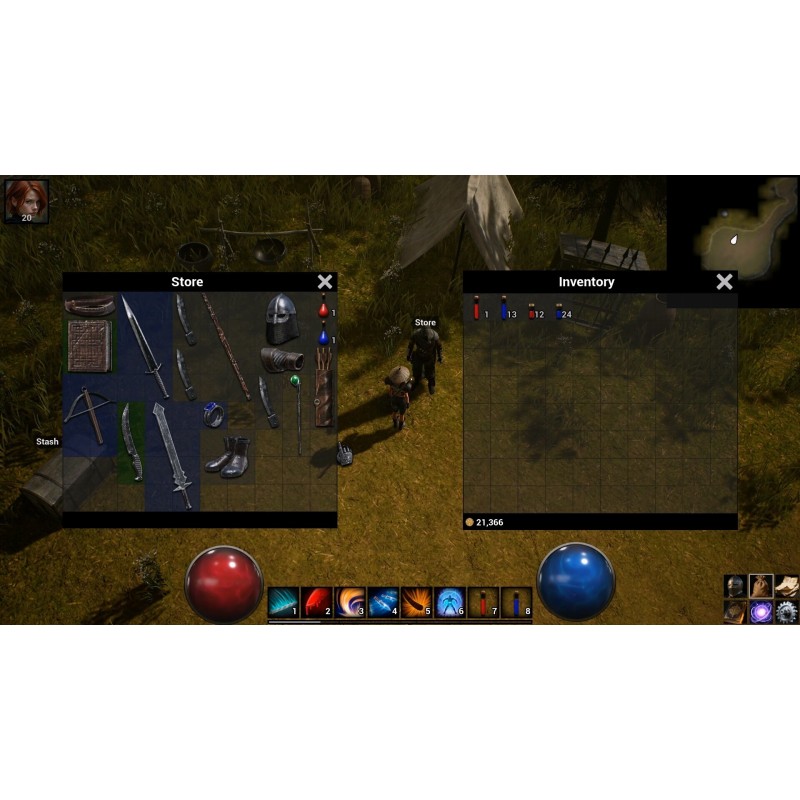Select the armored gauntlet in the store
This screenshot has height=800, width=800.
pyautogui.click(x=280, y=359)
